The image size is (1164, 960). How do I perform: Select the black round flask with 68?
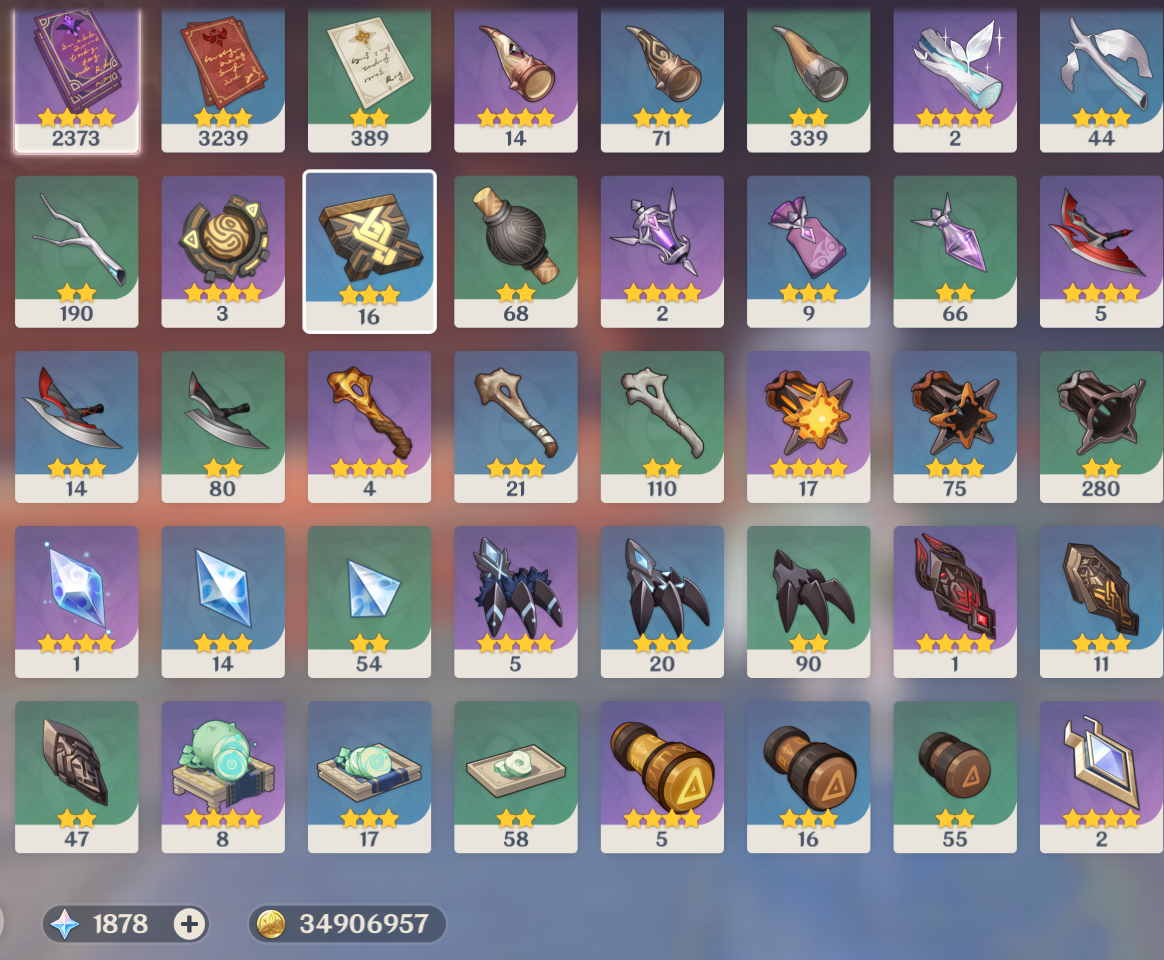515,251
